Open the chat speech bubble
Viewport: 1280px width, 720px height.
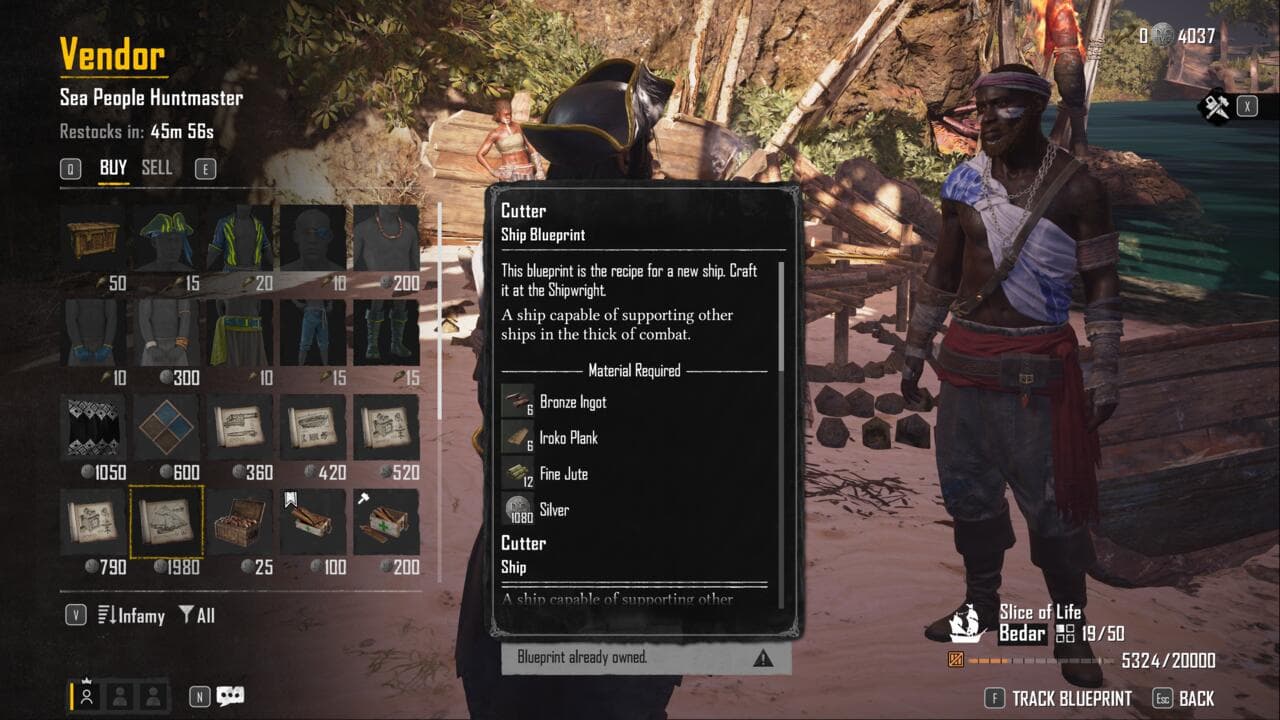click(230, 696)
